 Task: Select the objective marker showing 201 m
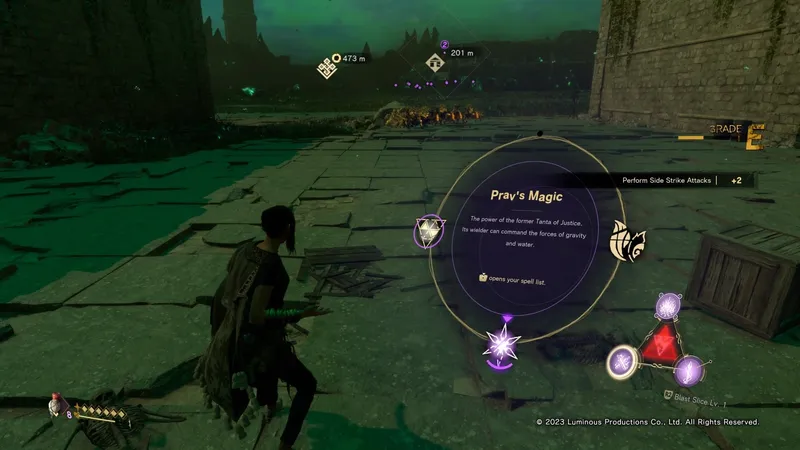click(x=435, y=62)
